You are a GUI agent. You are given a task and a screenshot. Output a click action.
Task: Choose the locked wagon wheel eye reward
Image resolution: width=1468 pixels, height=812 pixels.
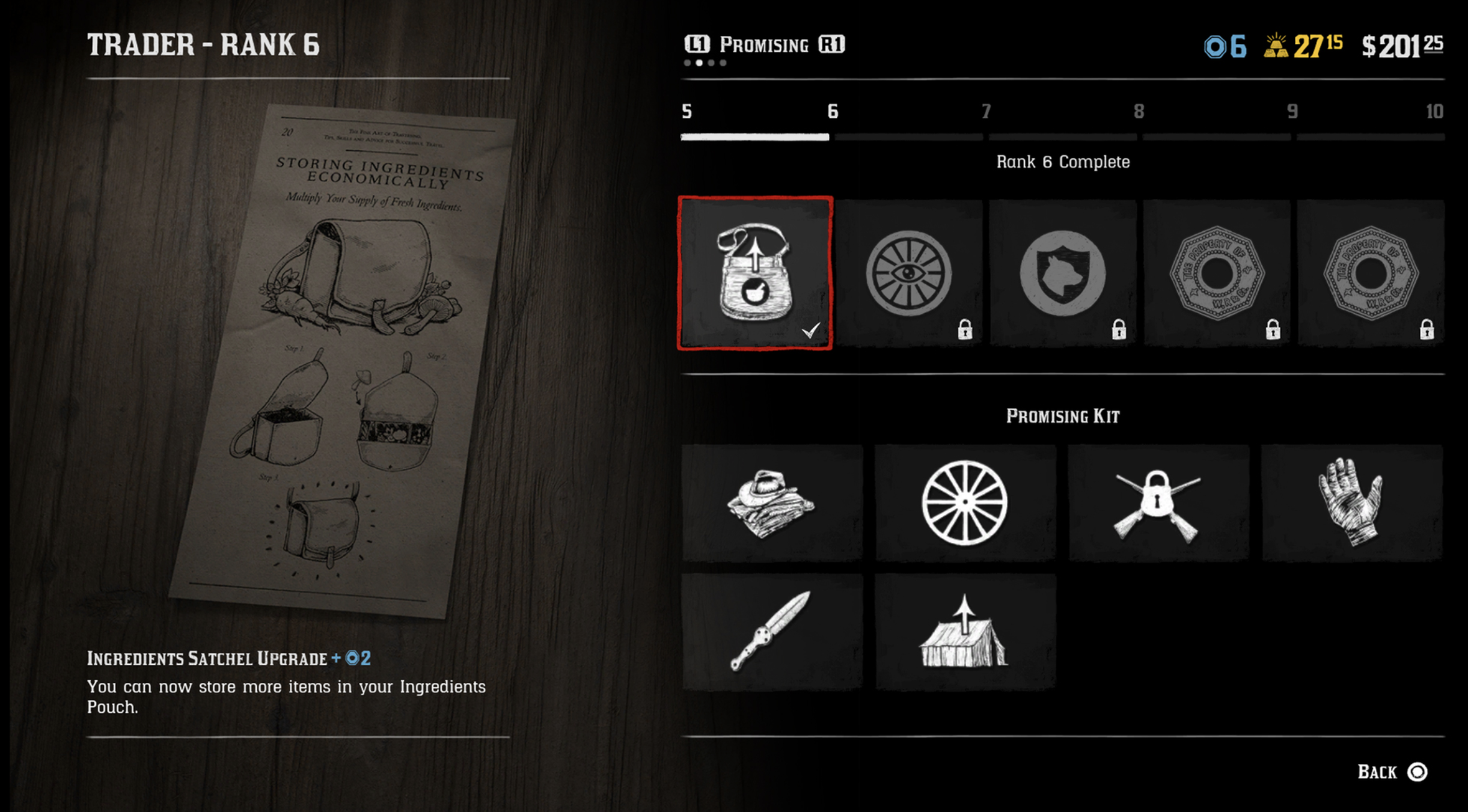pyautogui.click(x=909, y=273)
